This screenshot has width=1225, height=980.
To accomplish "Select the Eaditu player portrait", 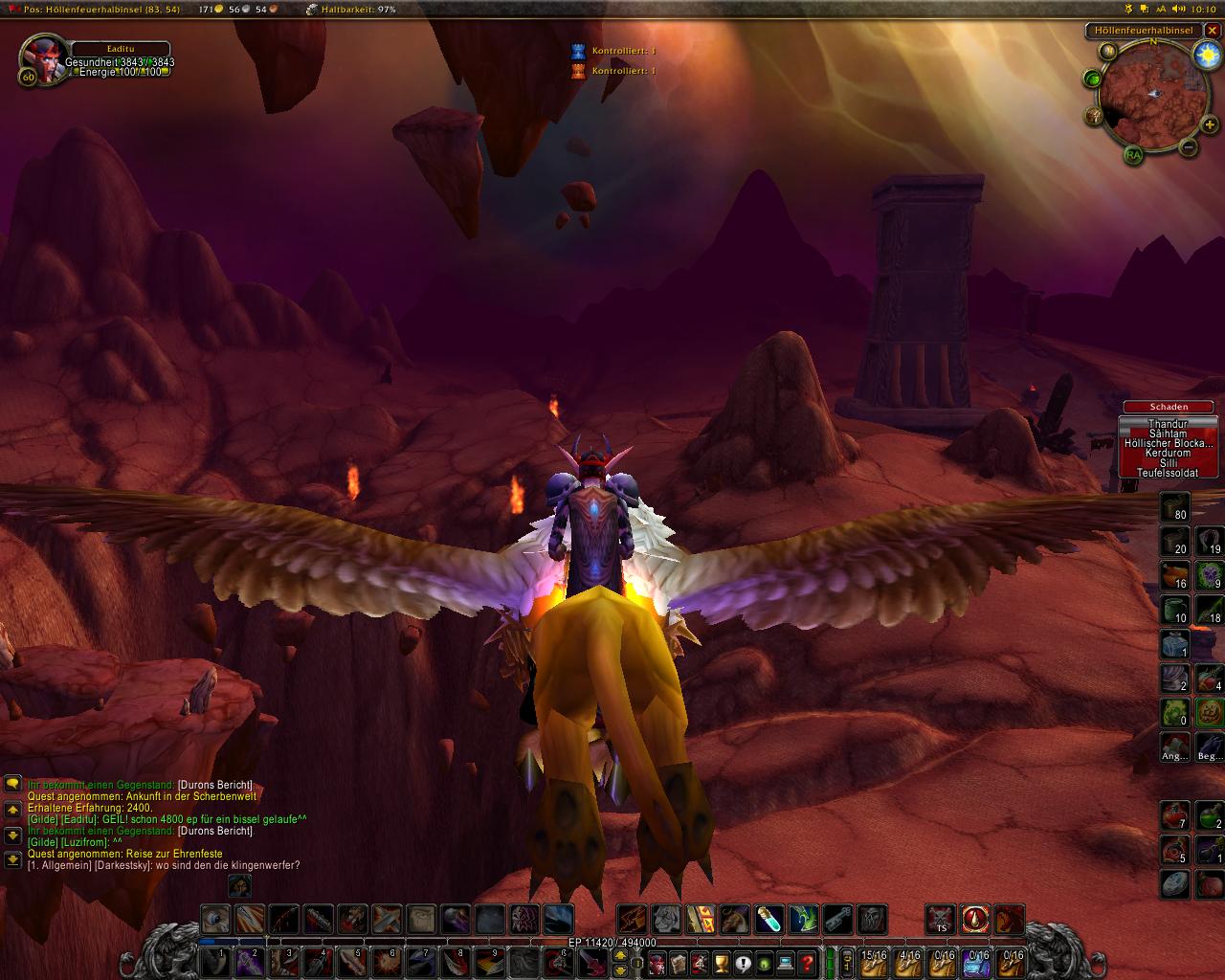I will point(40,58).
